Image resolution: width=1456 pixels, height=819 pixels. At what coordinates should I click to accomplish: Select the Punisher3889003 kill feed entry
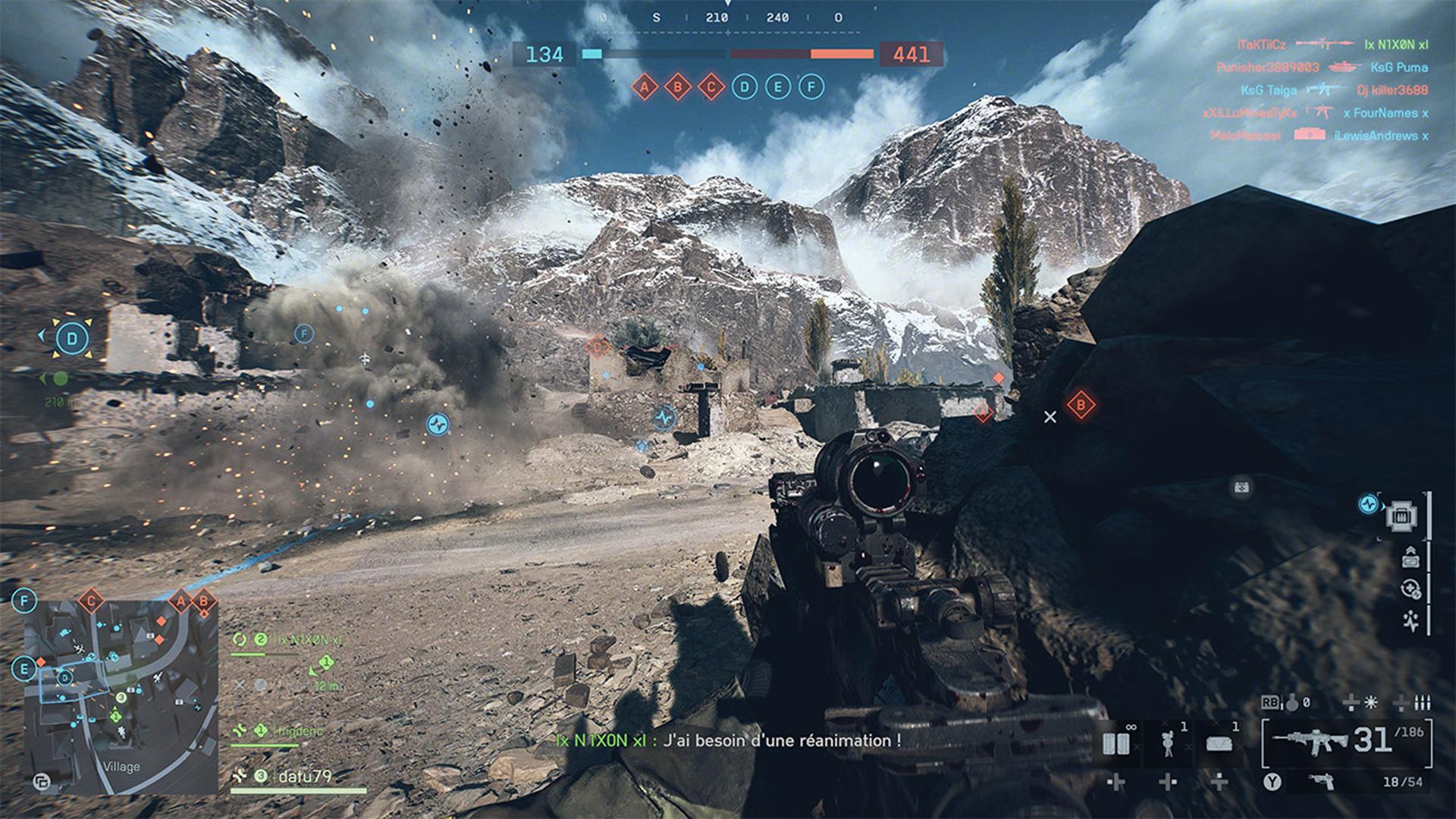click(x=1267, y=67)
